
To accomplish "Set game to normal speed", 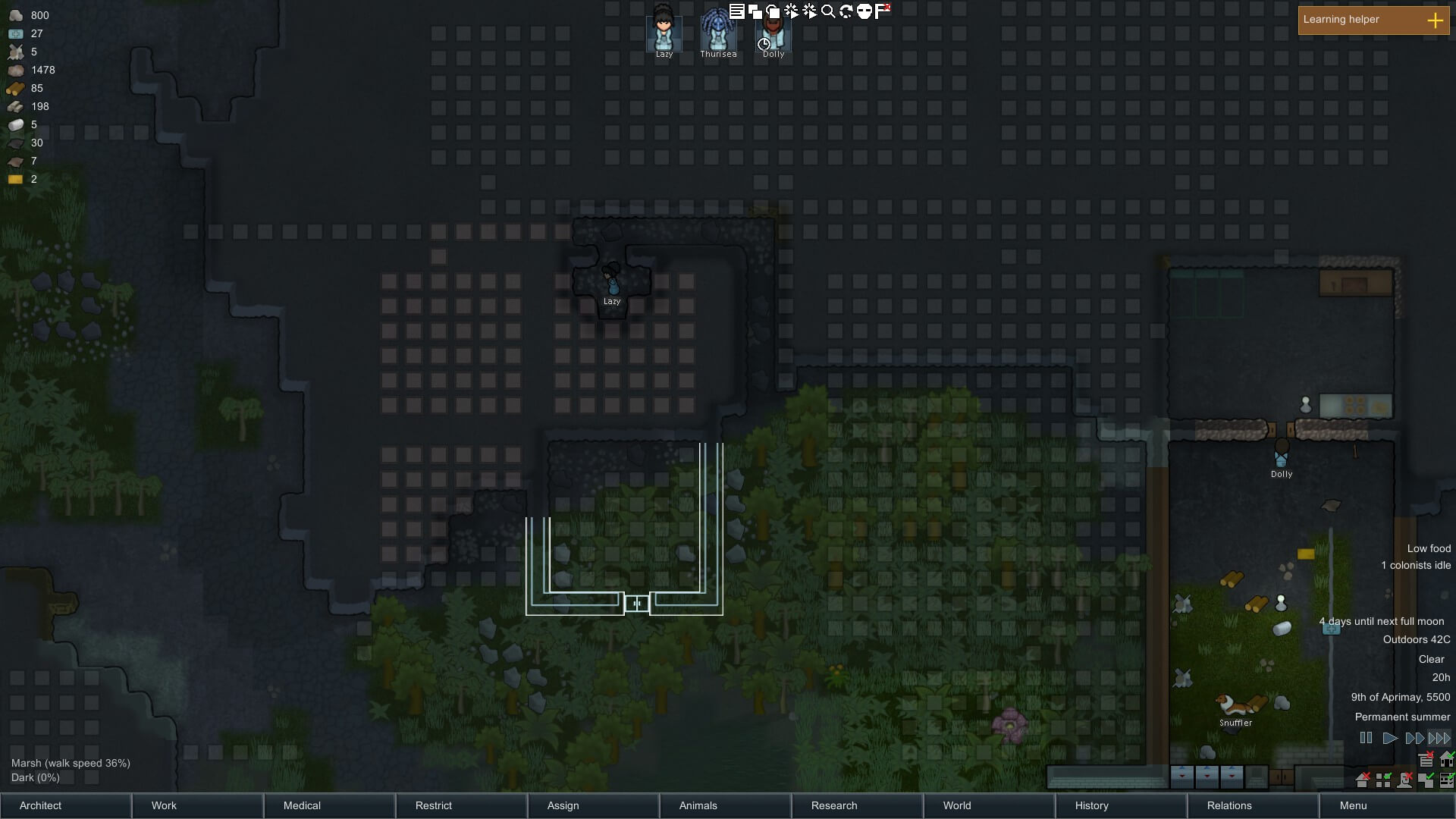I will point(1389,738).
